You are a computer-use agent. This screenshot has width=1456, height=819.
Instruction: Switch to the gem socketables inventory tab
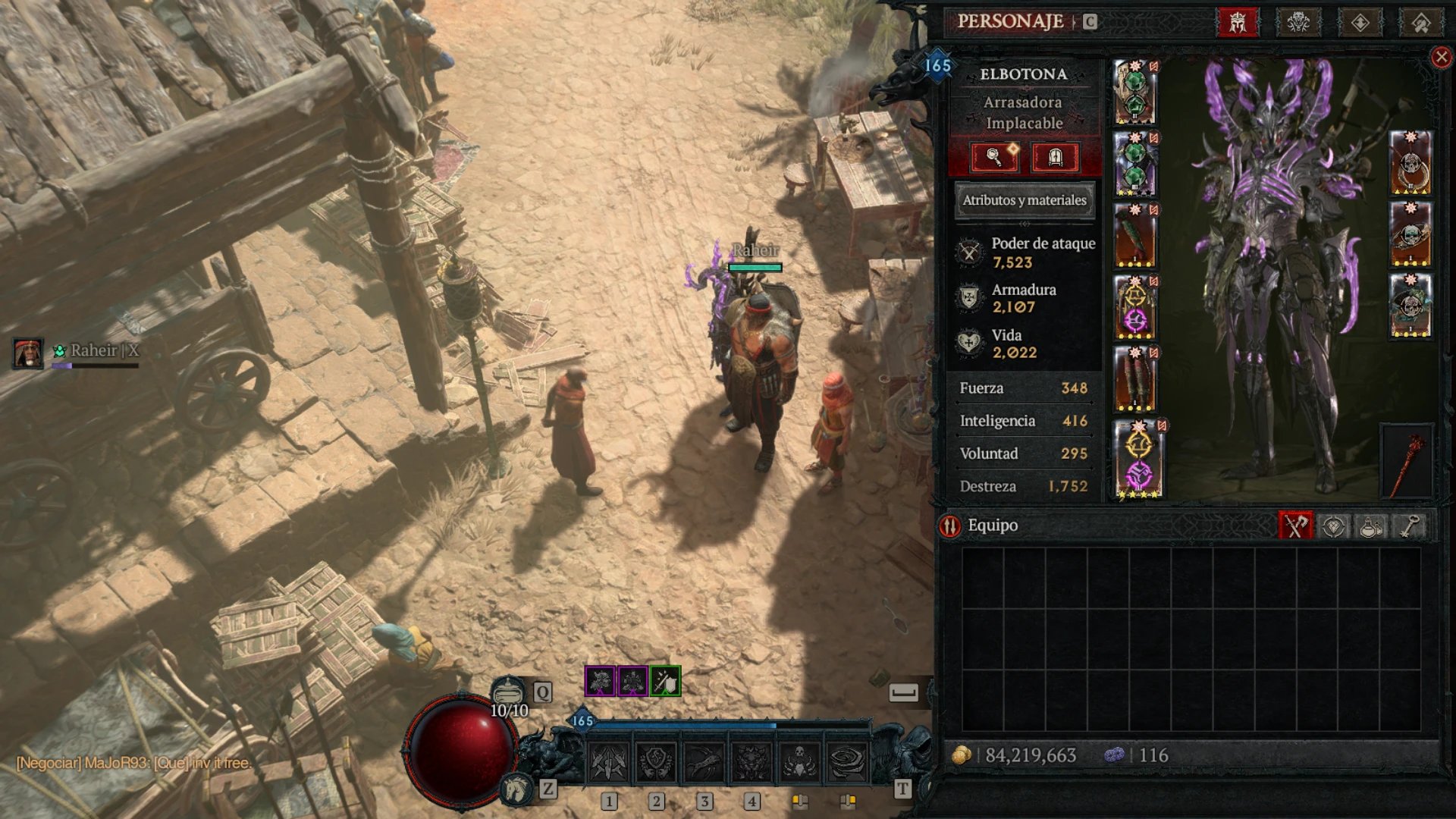click(x=1333, y=526)
